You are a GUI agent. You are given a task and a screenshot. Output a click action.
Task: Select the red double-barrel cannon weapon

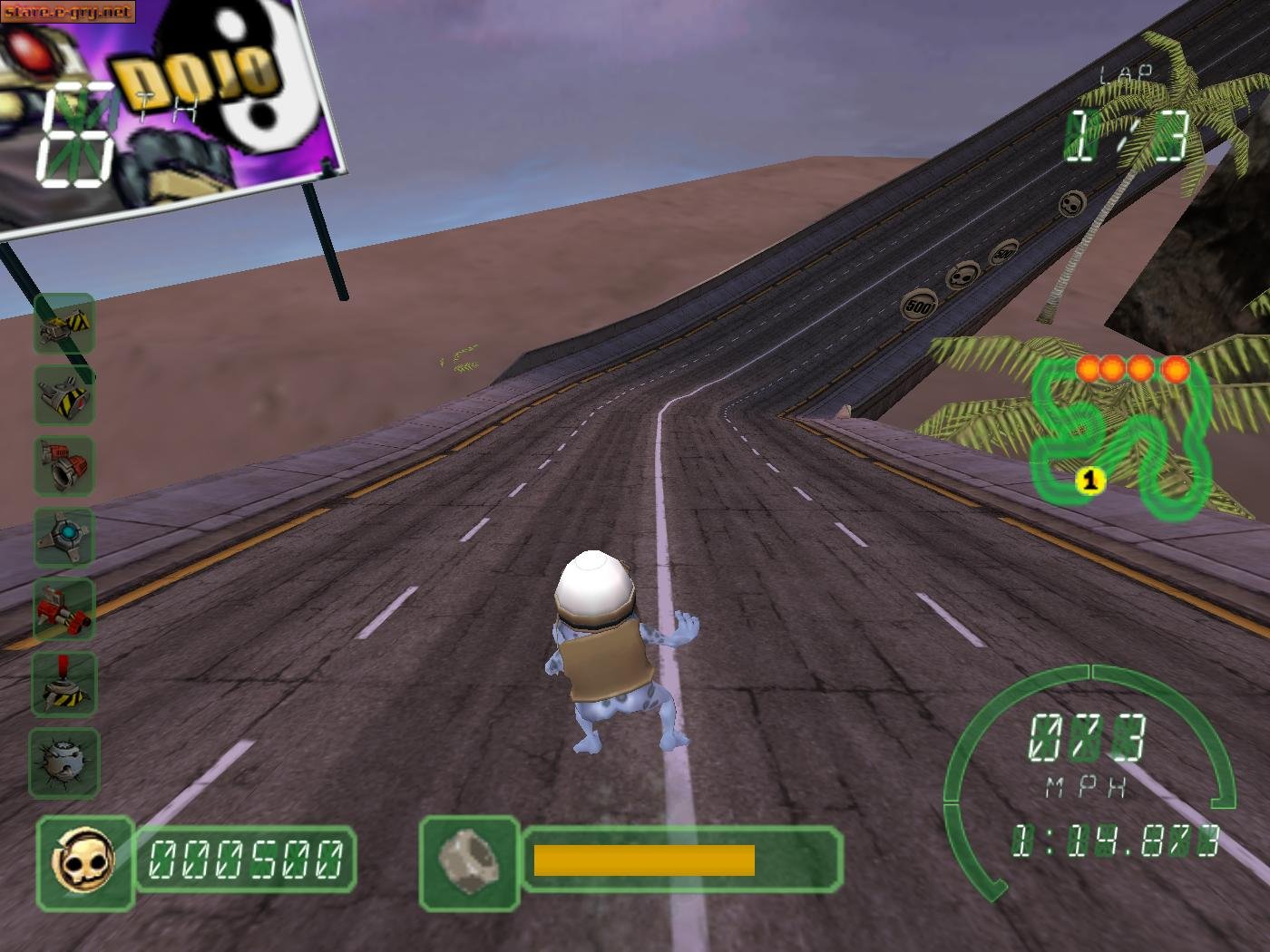click(x=63, y=464)
